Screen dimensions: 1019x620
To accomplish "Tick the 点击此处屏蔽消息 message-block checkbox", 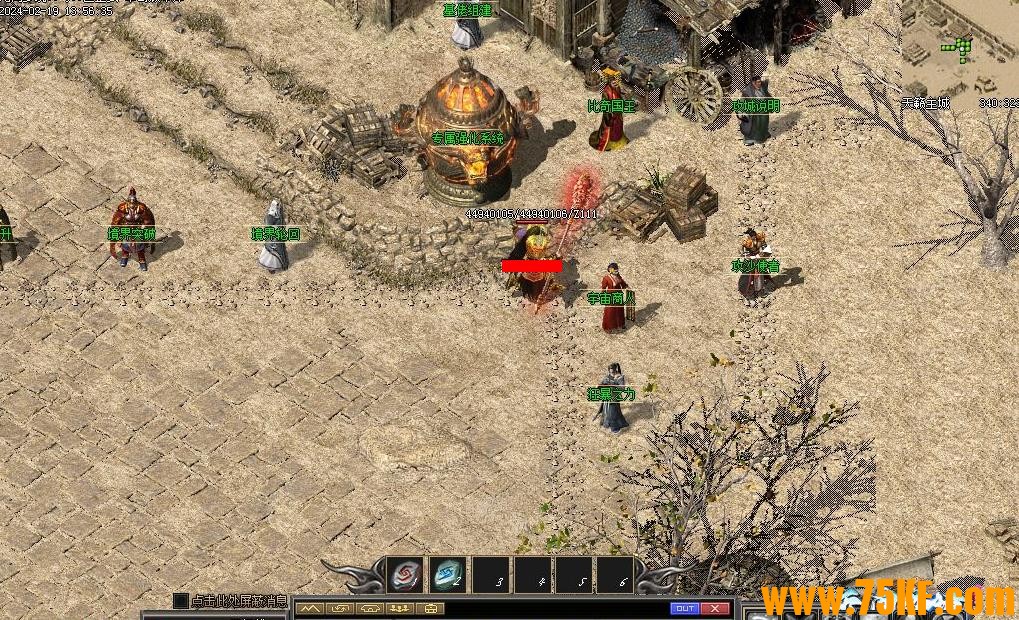I will coord(181,601).
